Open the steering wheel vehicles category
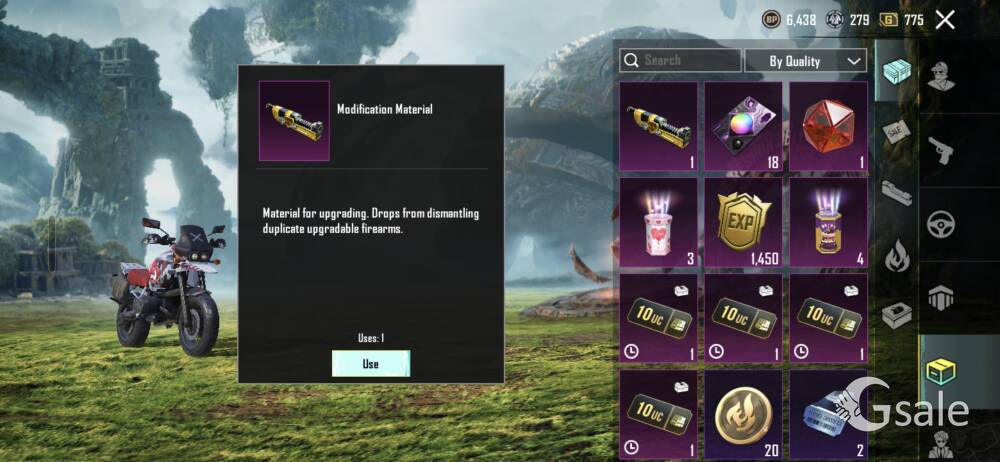 coord(941,222)
